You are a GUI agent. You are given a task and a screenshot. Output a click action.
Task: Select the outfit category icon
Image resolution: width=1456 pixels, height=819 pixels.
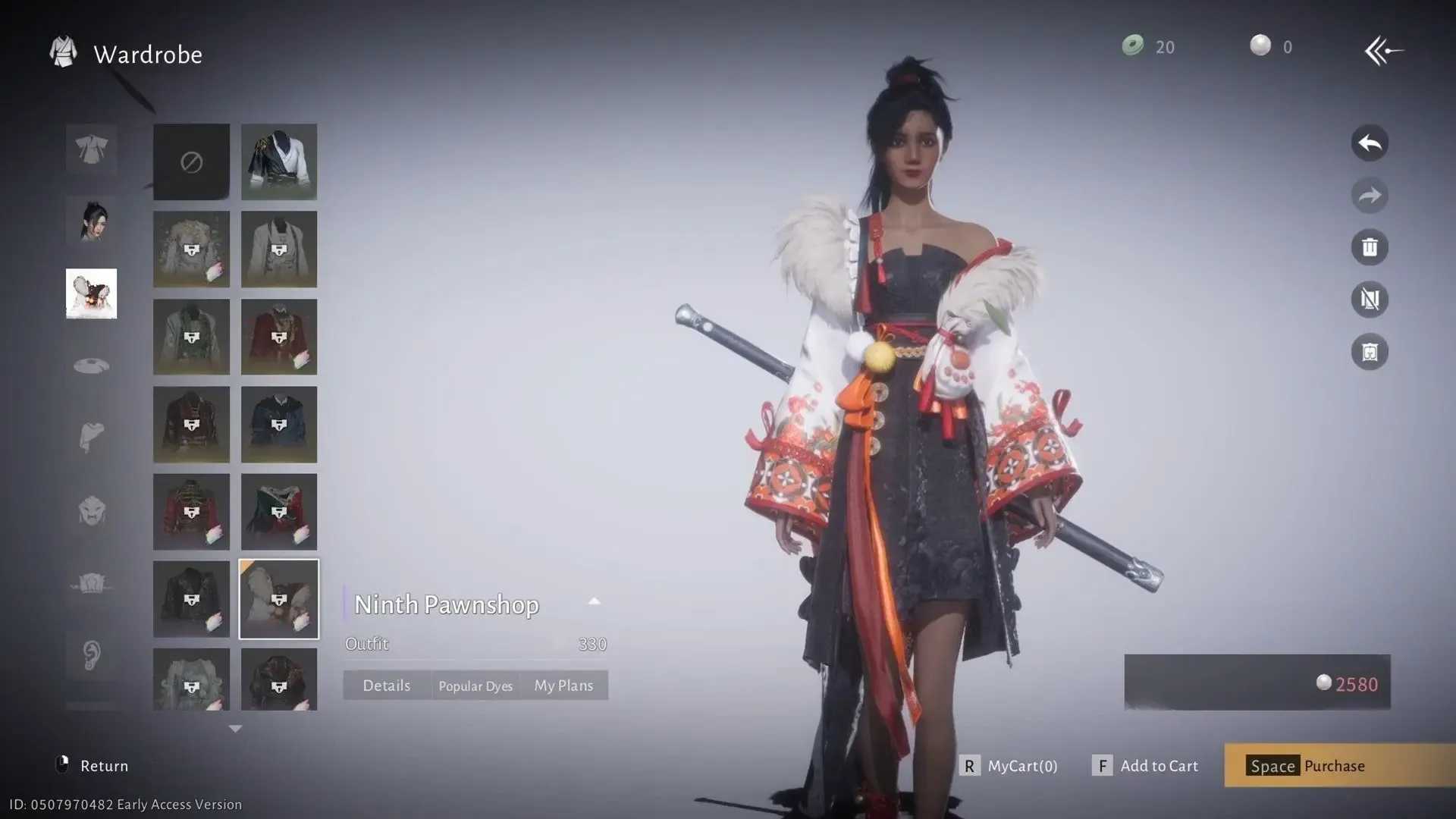(x=91, y=149)
